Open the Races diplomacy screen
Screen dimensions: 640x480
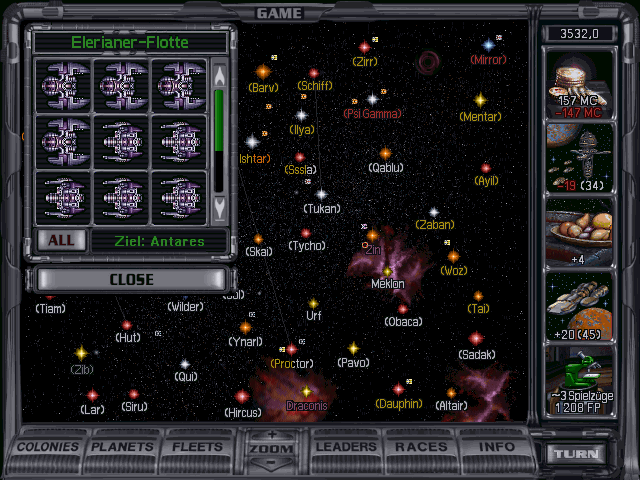click(x=421, y=447)
